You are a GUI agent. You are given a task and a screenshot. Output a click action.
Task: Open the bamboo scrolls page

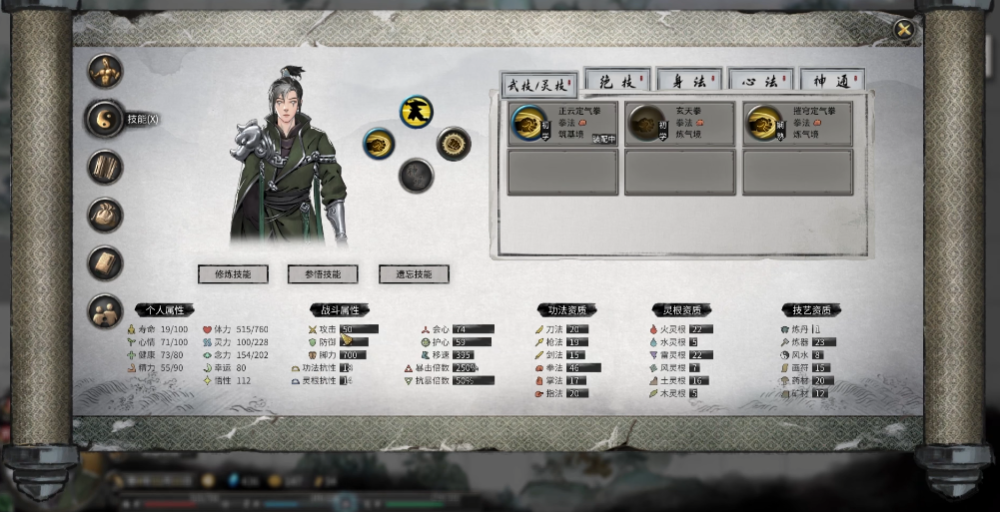pyautogui.click(x=105, y=166)
